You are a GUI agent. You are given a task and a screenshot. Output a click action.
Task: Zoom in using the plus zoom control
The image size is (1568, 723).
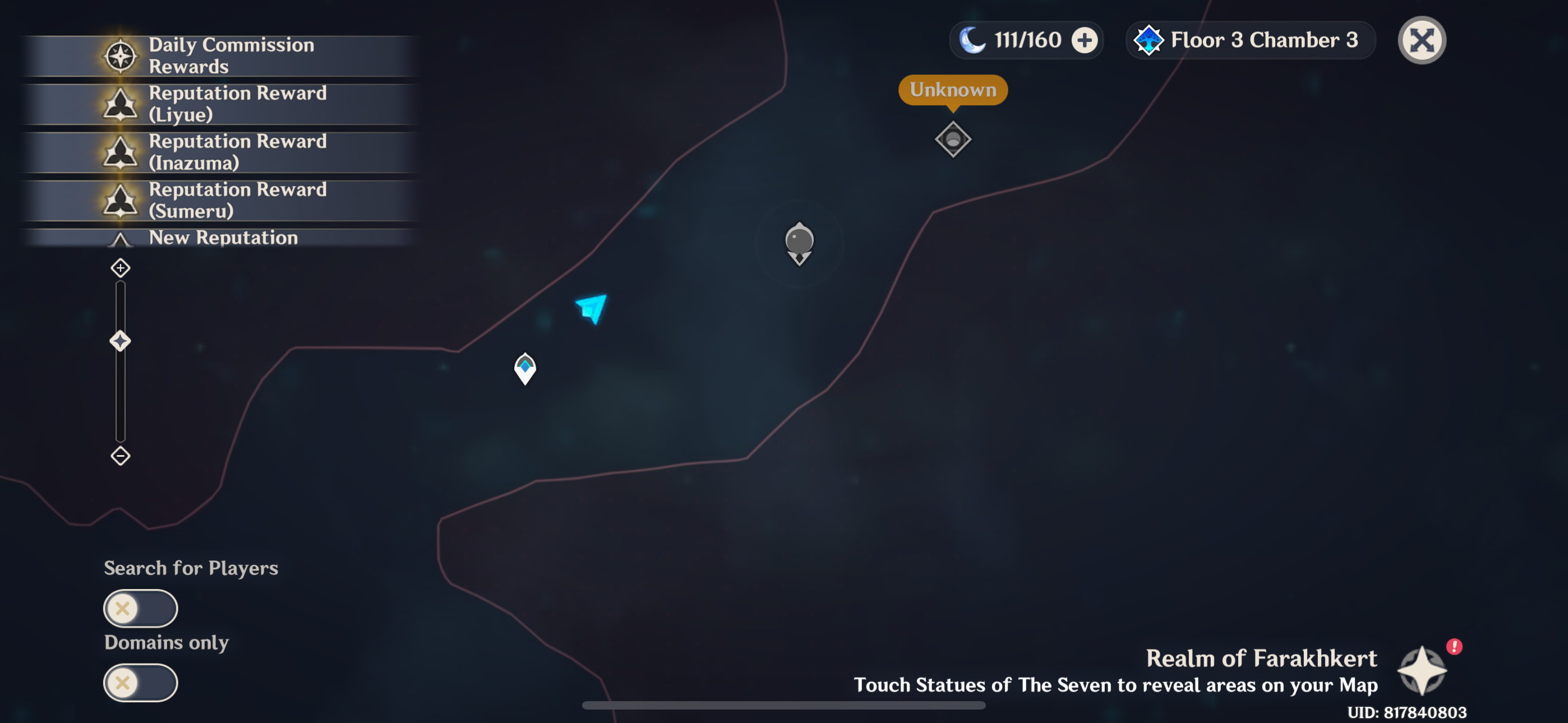coord(120,267)
